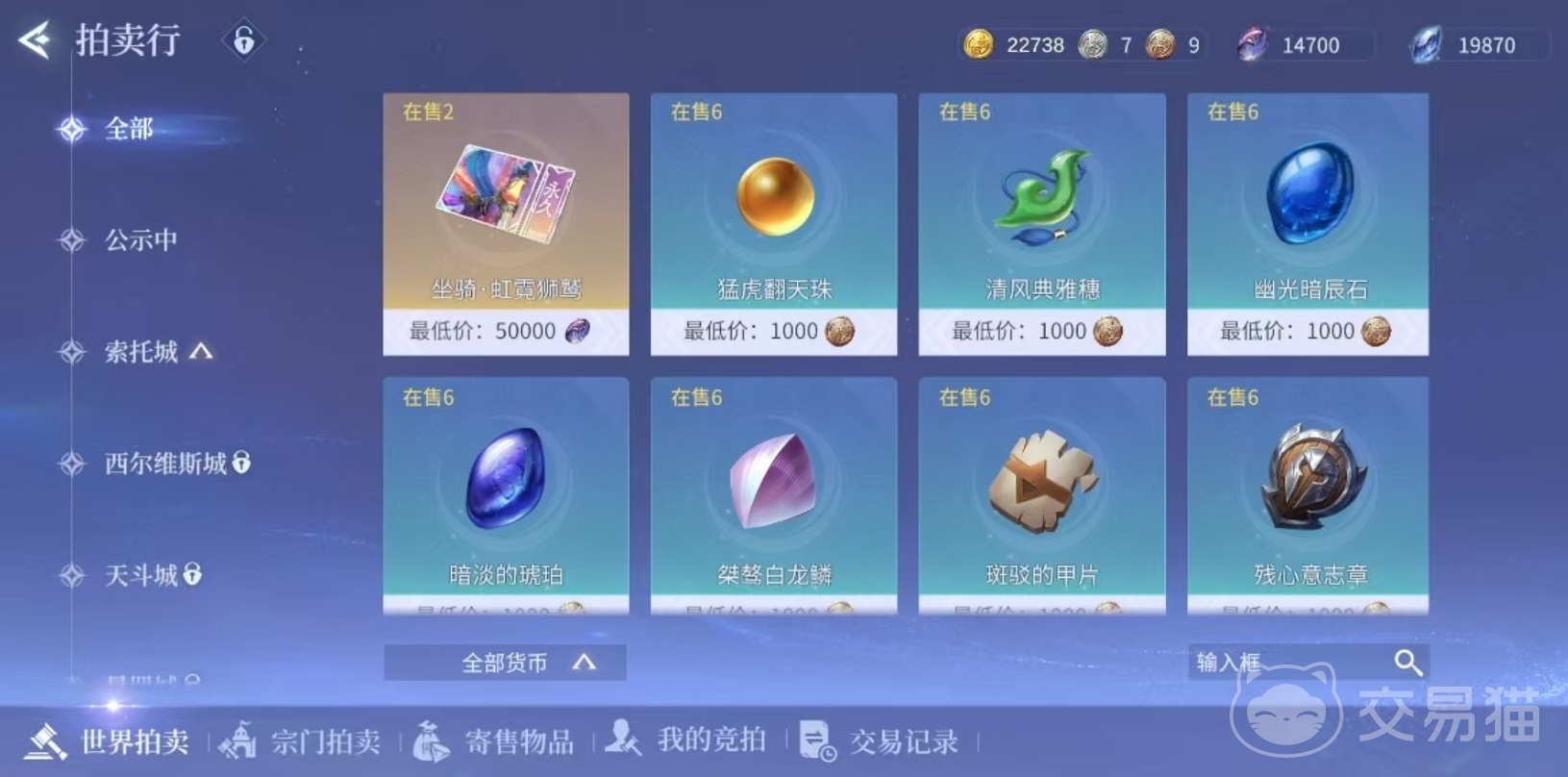Collapse the 索托城 category chevron
This screenshot has width=1568, height=777.
point(200,353)
